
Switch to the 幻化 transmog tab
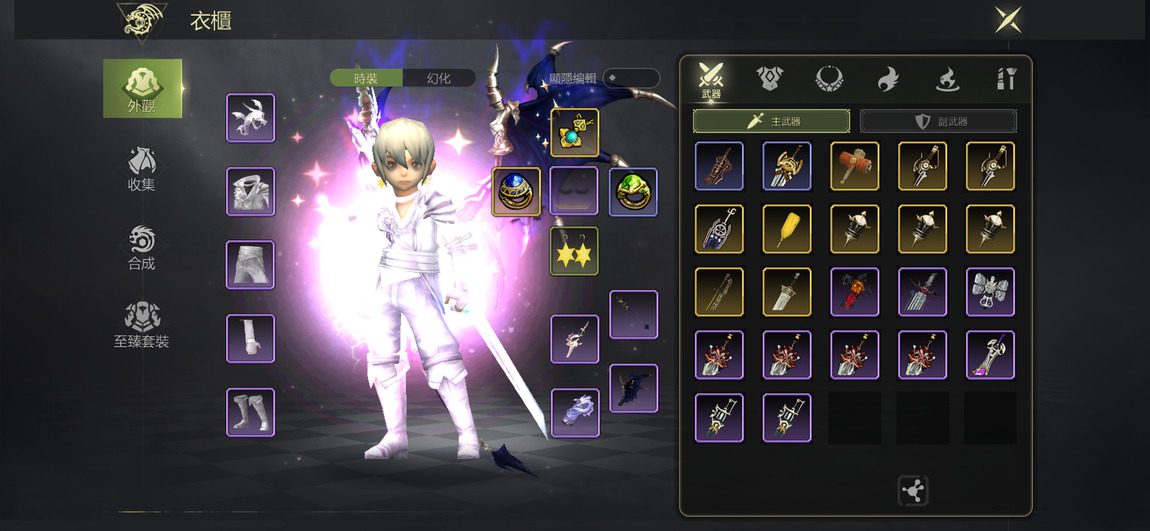coord(439,78)
